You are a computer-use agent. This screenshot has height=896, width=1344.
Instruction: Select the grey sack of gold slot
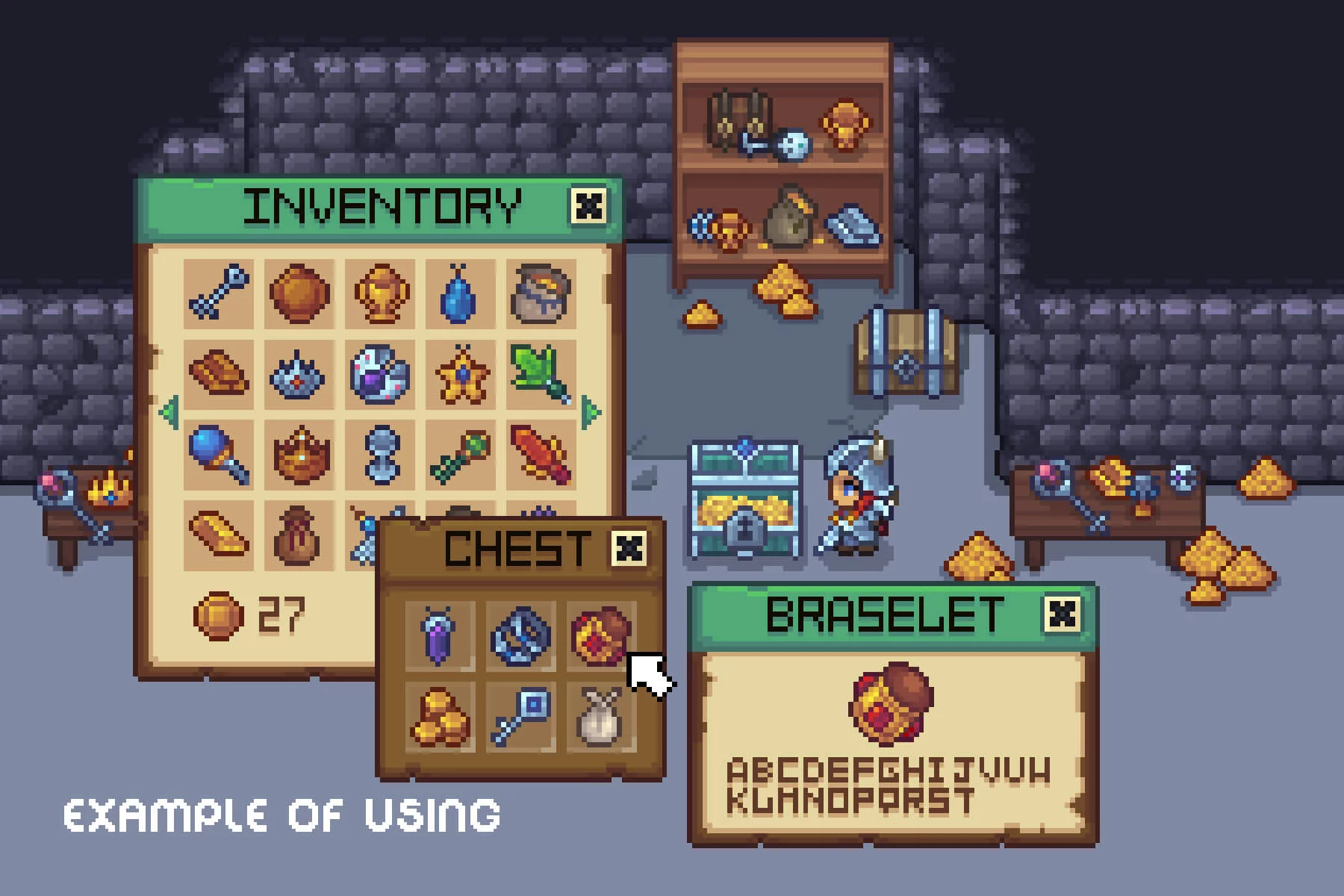541,293
